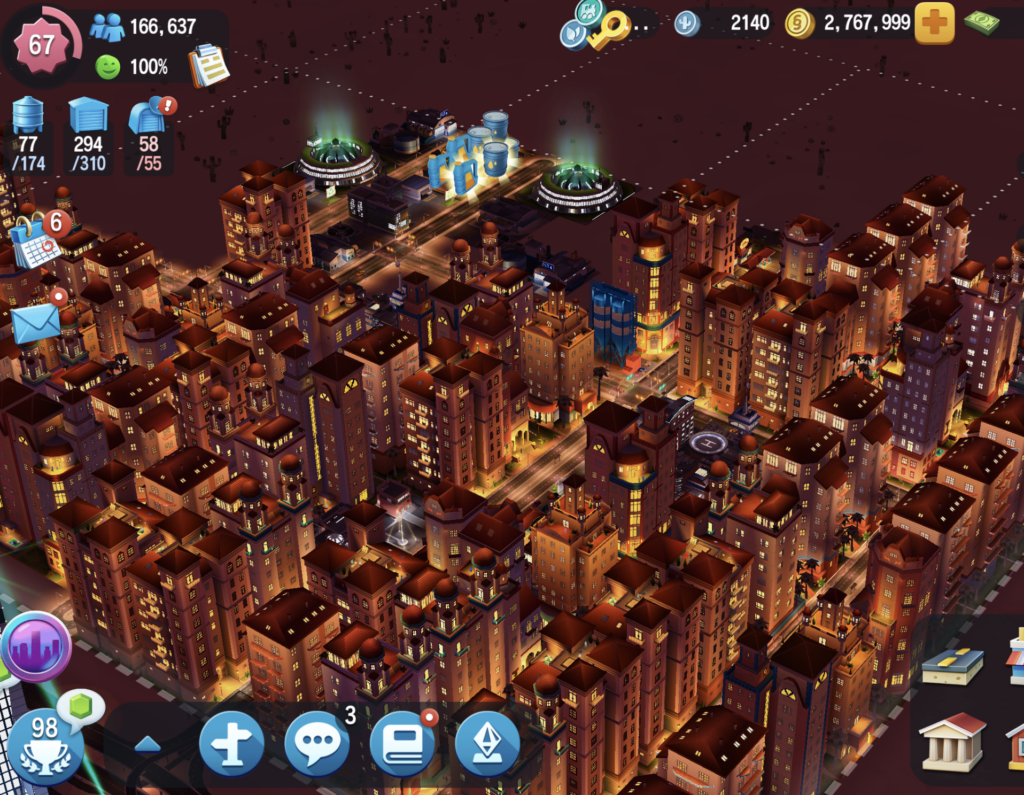Open the mail envelope inbox
Image resolution: width=1024 pixels, height=795 pixels.
pyautogui.click(x=36, y=322)
